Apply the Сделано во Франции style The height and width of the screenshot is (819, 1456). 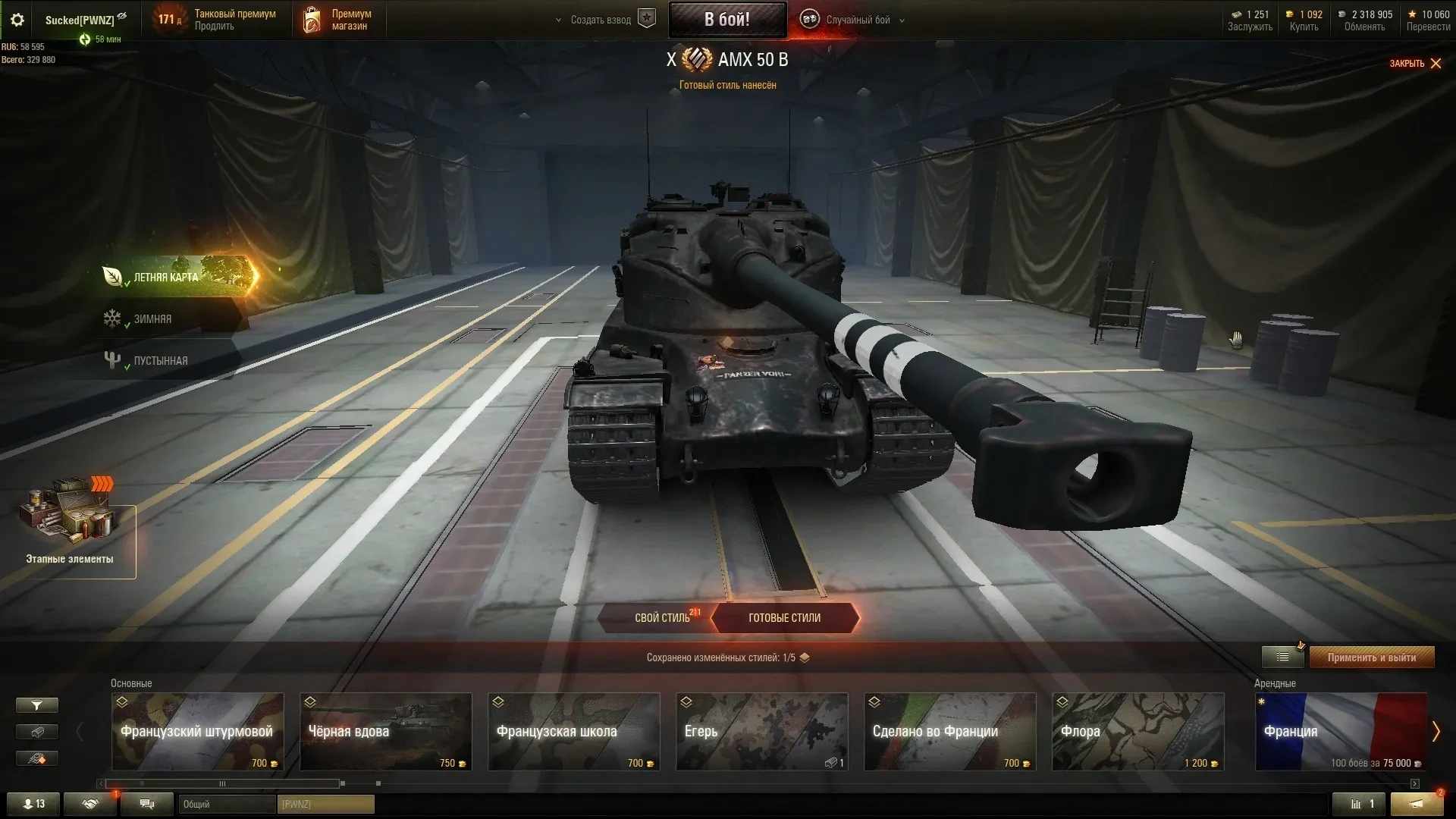pos(949,732)
